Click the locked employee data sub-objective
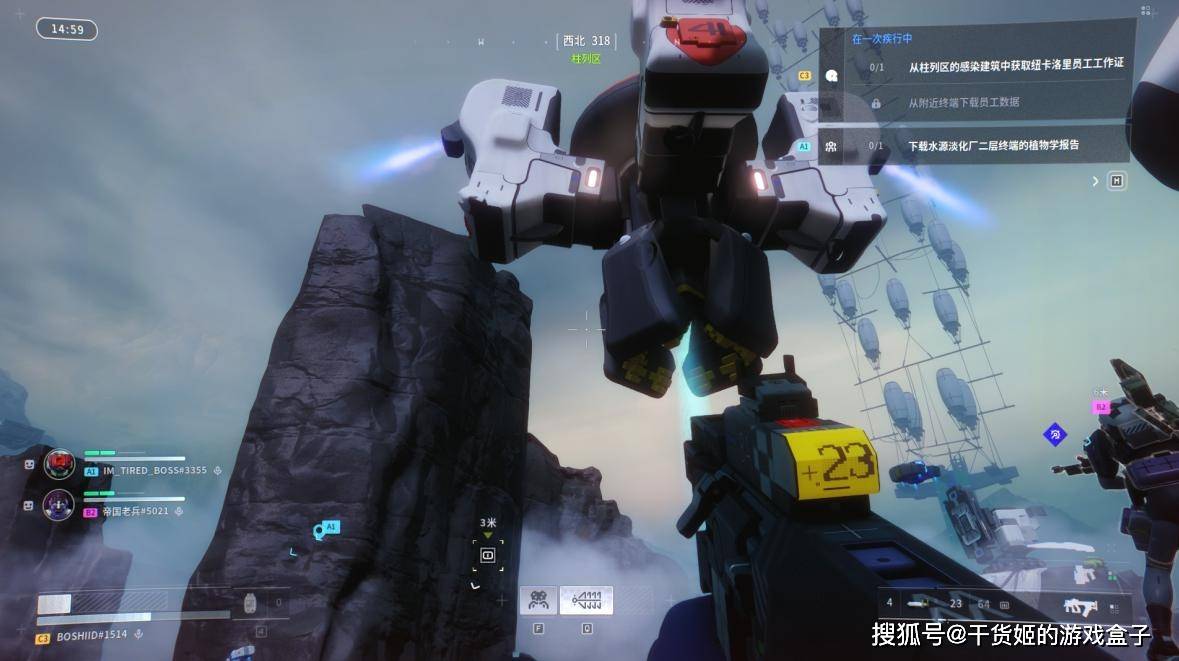 click(x=963, y=102)
